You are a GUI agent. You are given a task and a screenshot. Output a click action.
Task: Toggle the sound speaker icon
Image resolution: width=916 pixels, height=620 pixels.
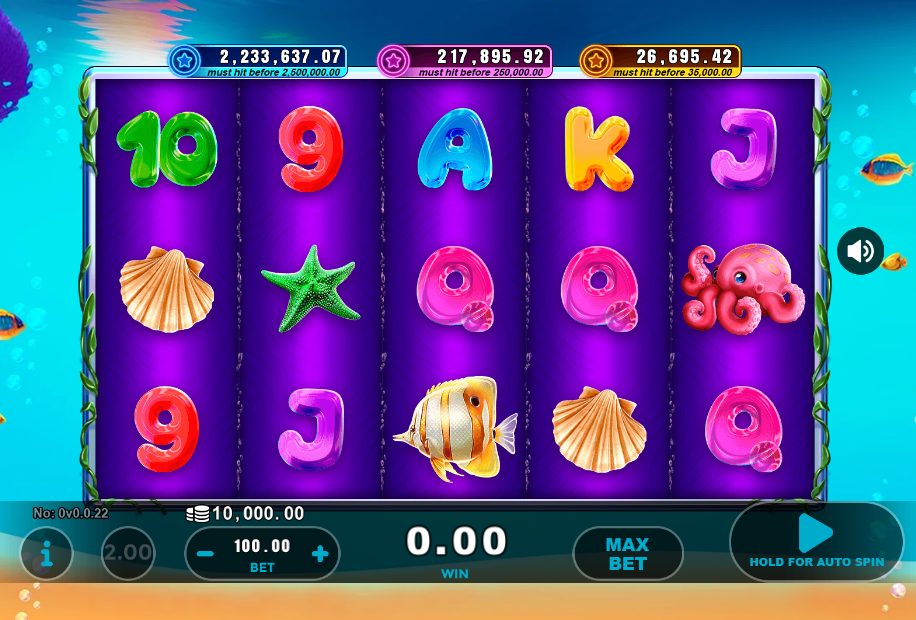pos(860,251)
